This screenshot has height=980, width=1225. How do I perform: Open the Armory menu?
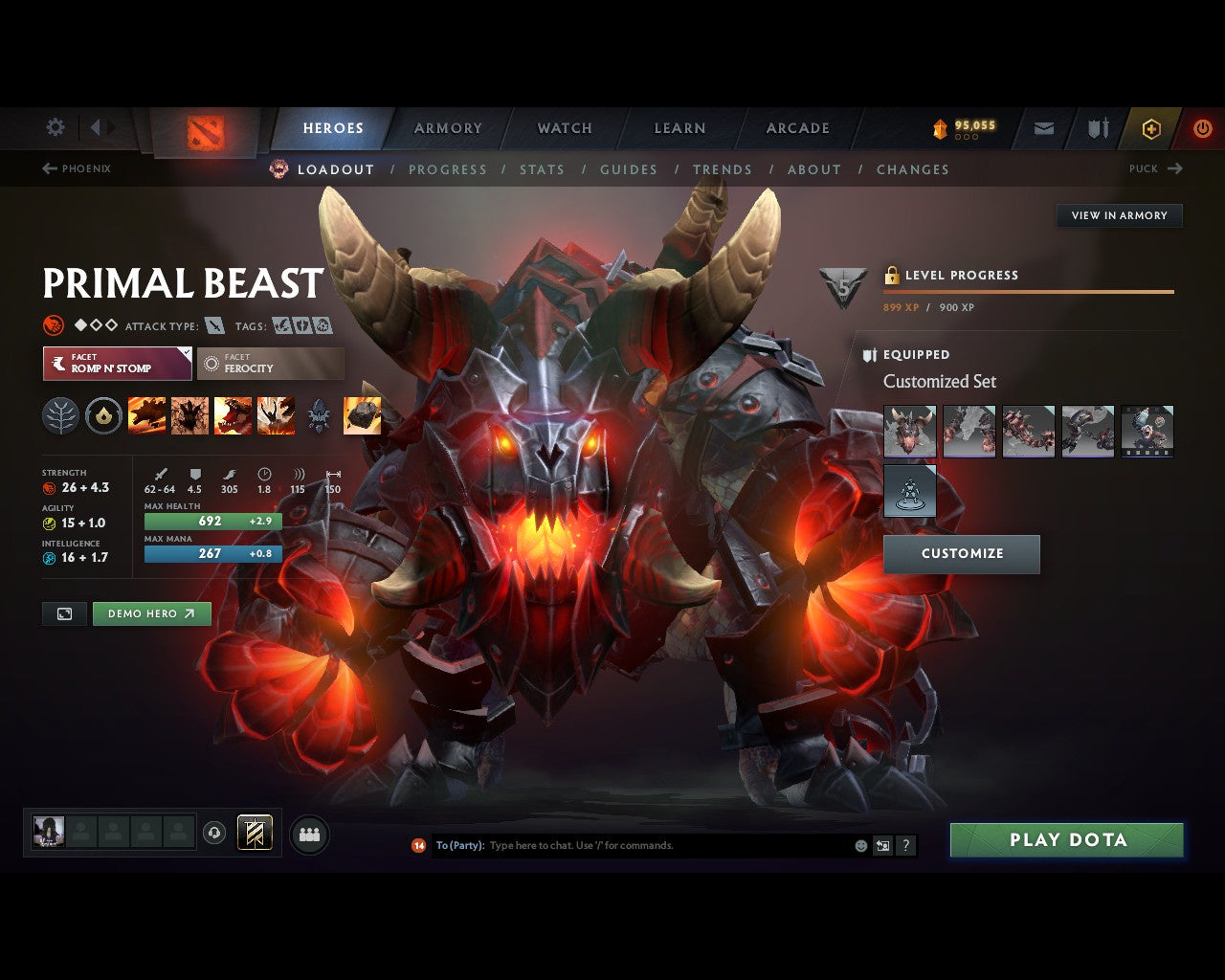point(446,127)
